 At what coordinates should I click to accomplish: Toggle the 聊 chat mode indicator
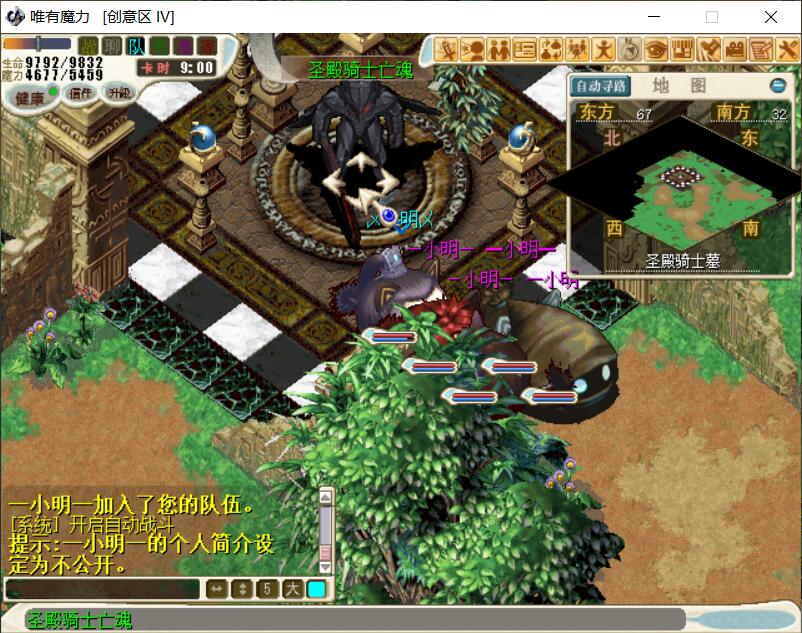point(113,46)
